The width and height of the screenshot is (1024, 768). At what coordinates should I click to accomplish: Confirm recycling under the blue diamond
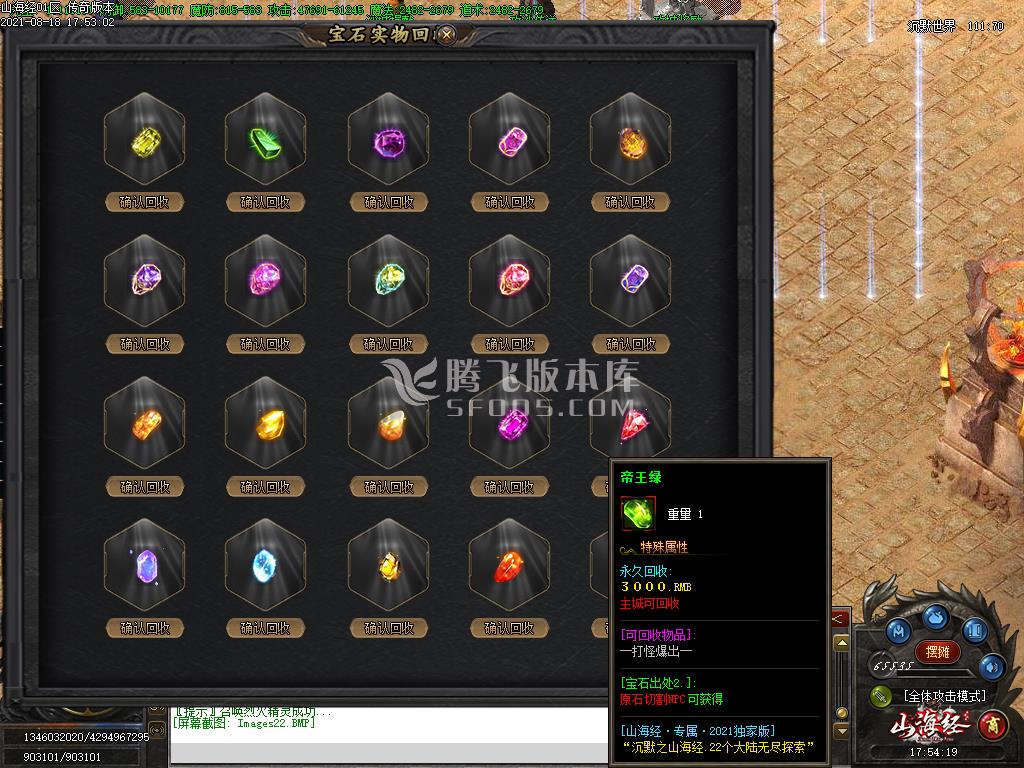click(266, 628)
